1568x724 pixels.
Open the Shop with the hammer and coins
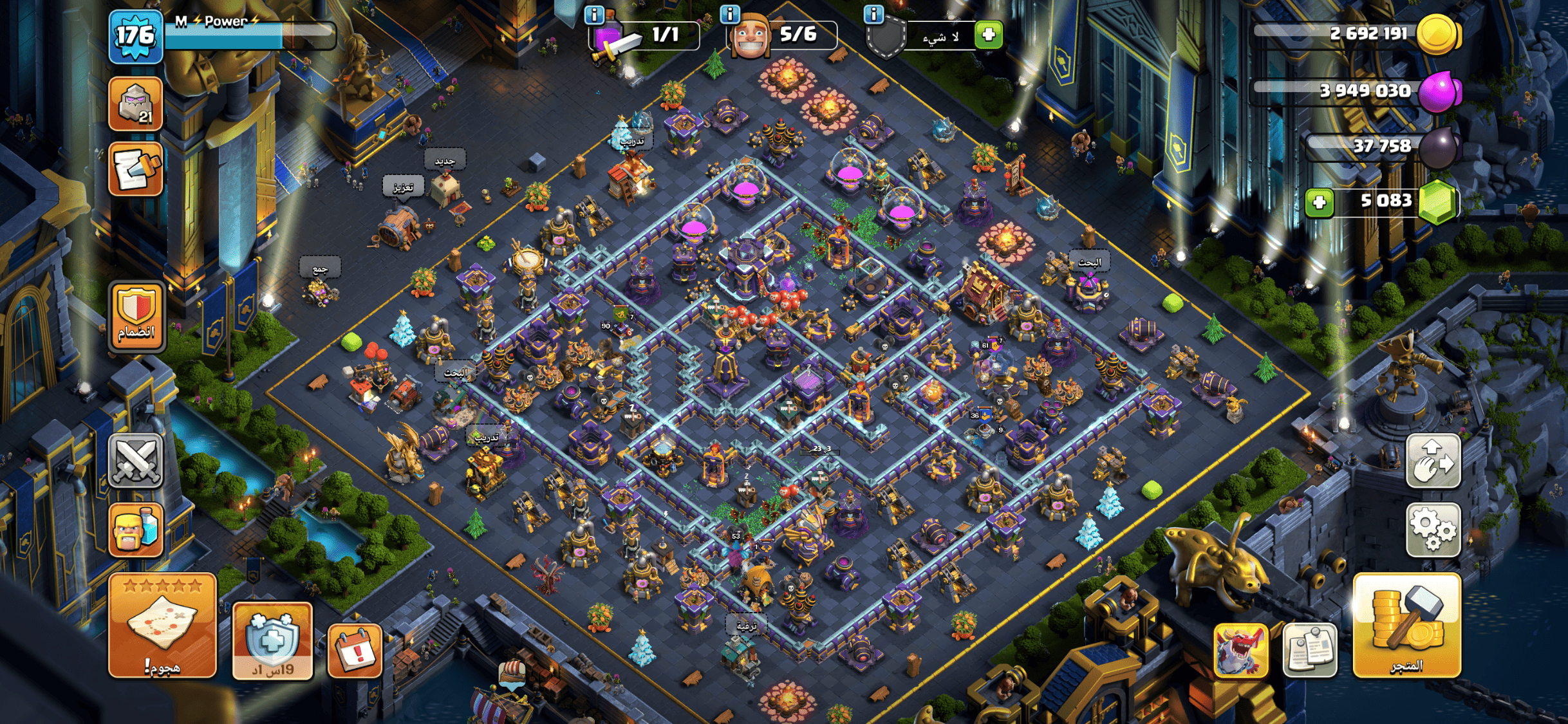[1406, 626]
